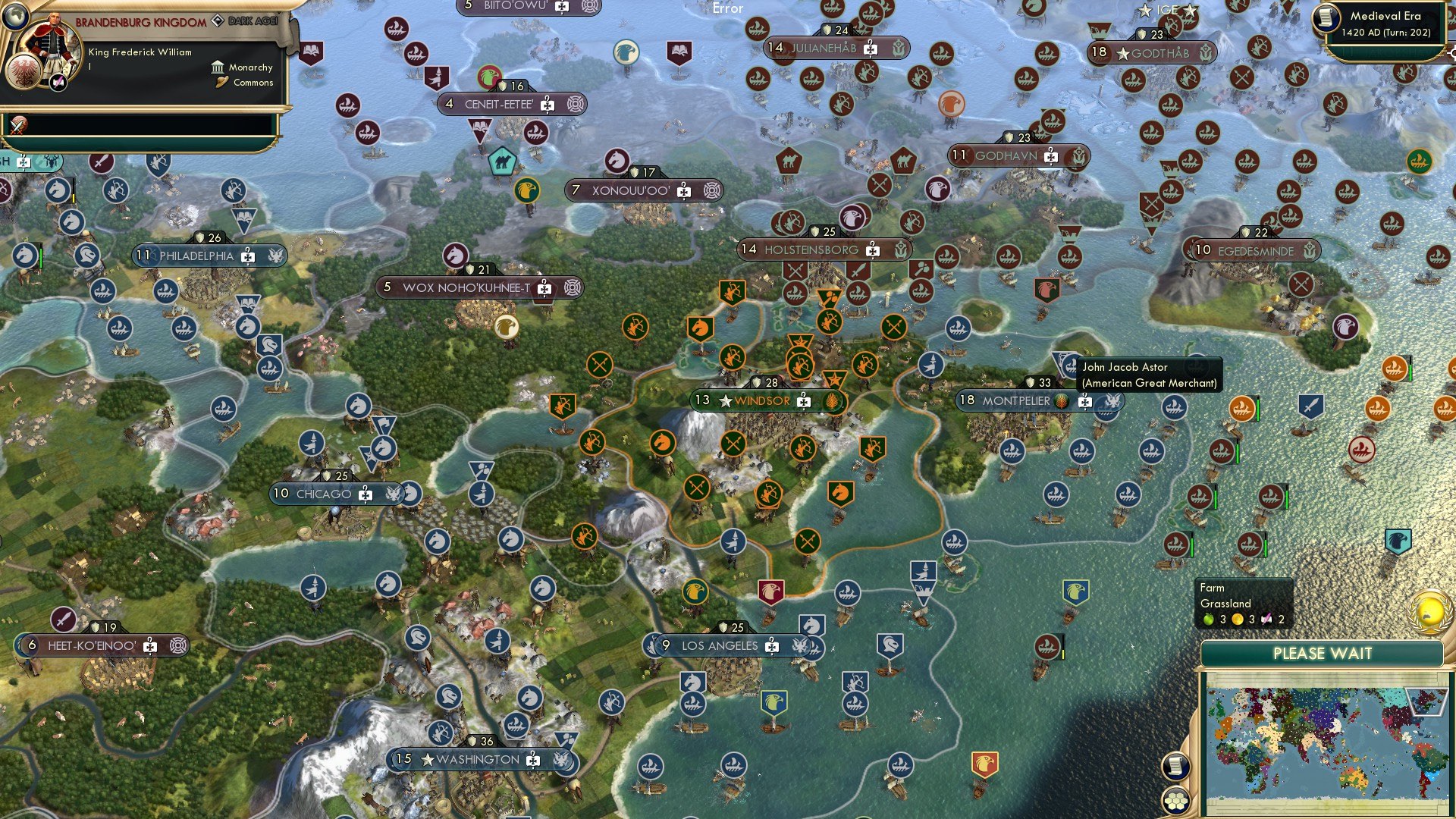Viewport: 1456px width, 819px height.
Task: Open the Los Angeles city screen via its name
Action: 719,646
